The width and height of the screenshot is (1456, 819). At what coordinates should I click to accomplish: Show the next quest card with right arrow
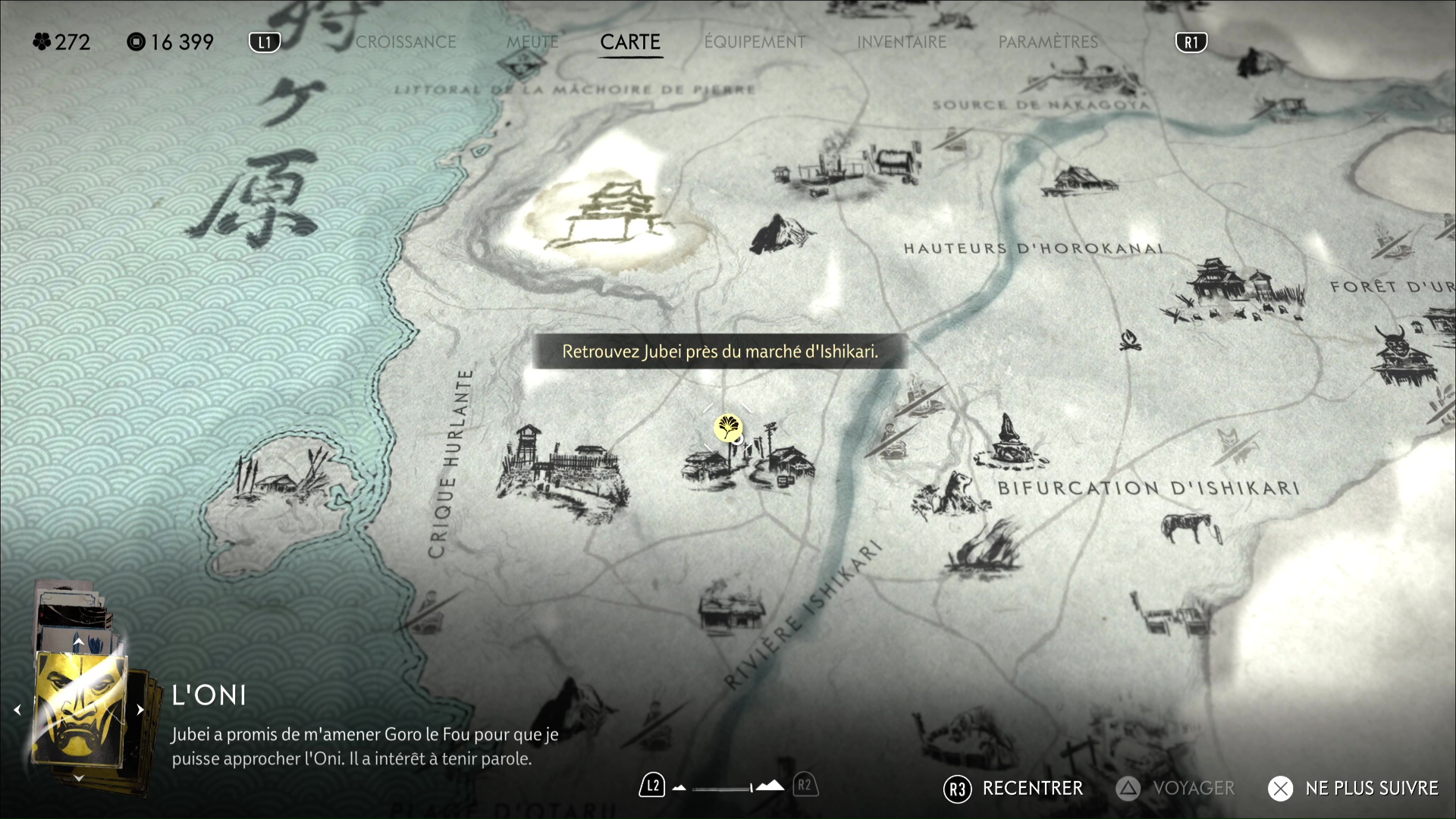140,710
